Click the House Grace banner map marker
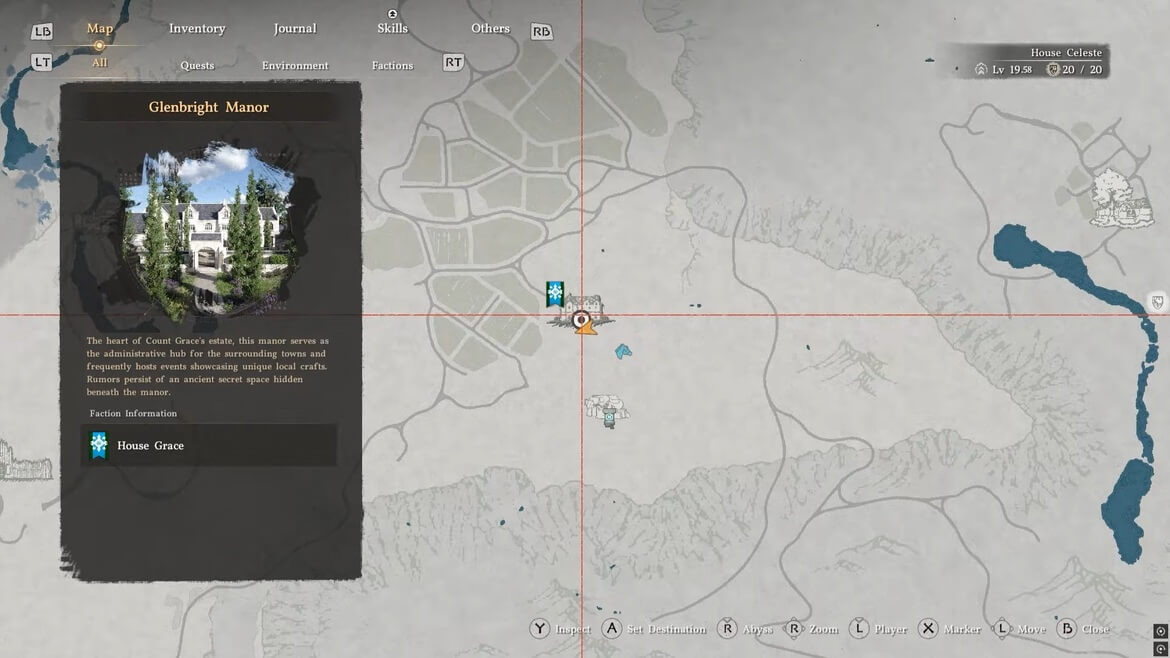Viewport: 1170px width, 658px height. point(555,294)
